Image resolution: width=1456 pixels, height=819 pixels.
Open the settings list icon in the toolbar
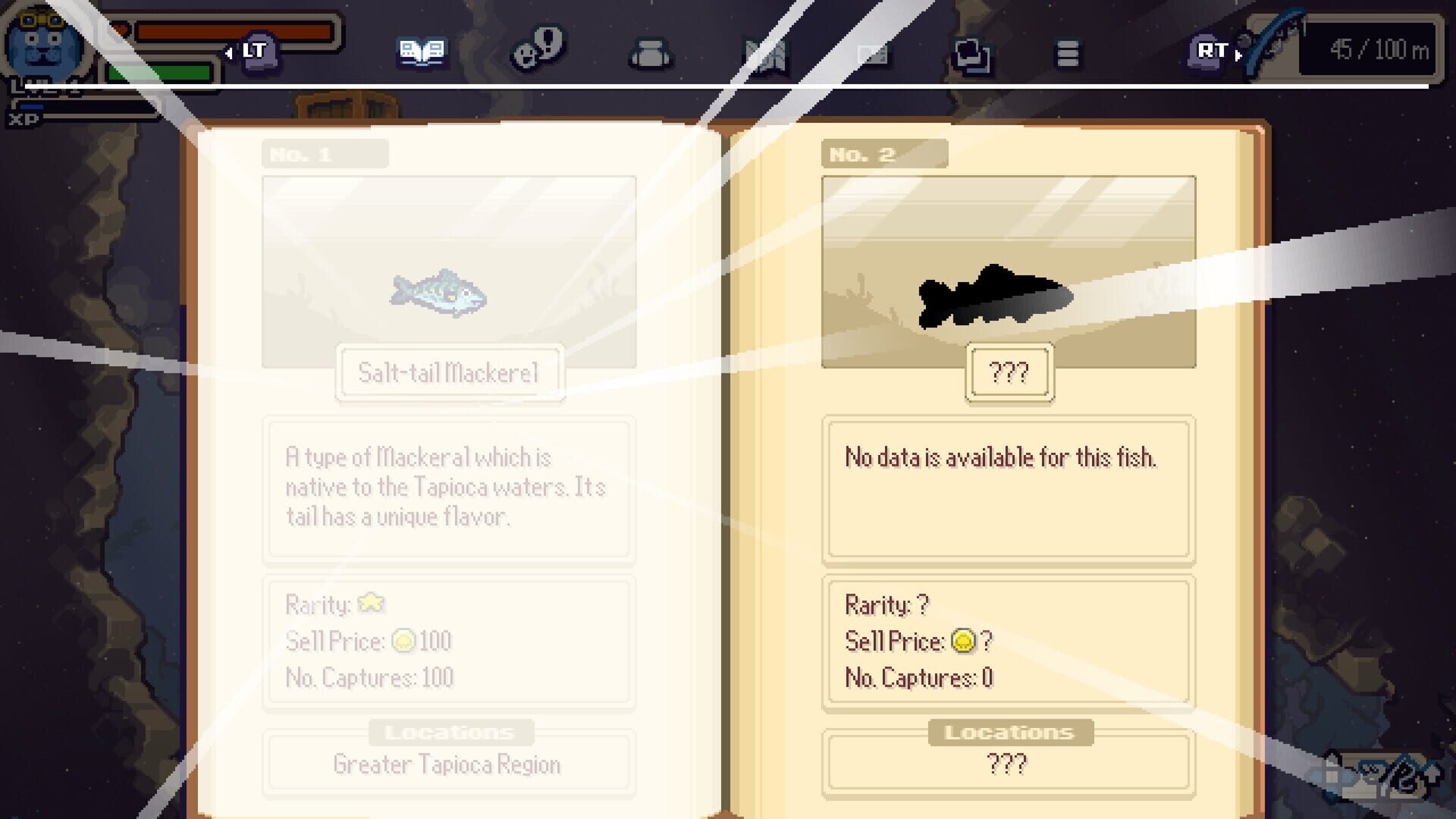point(1068,53)
